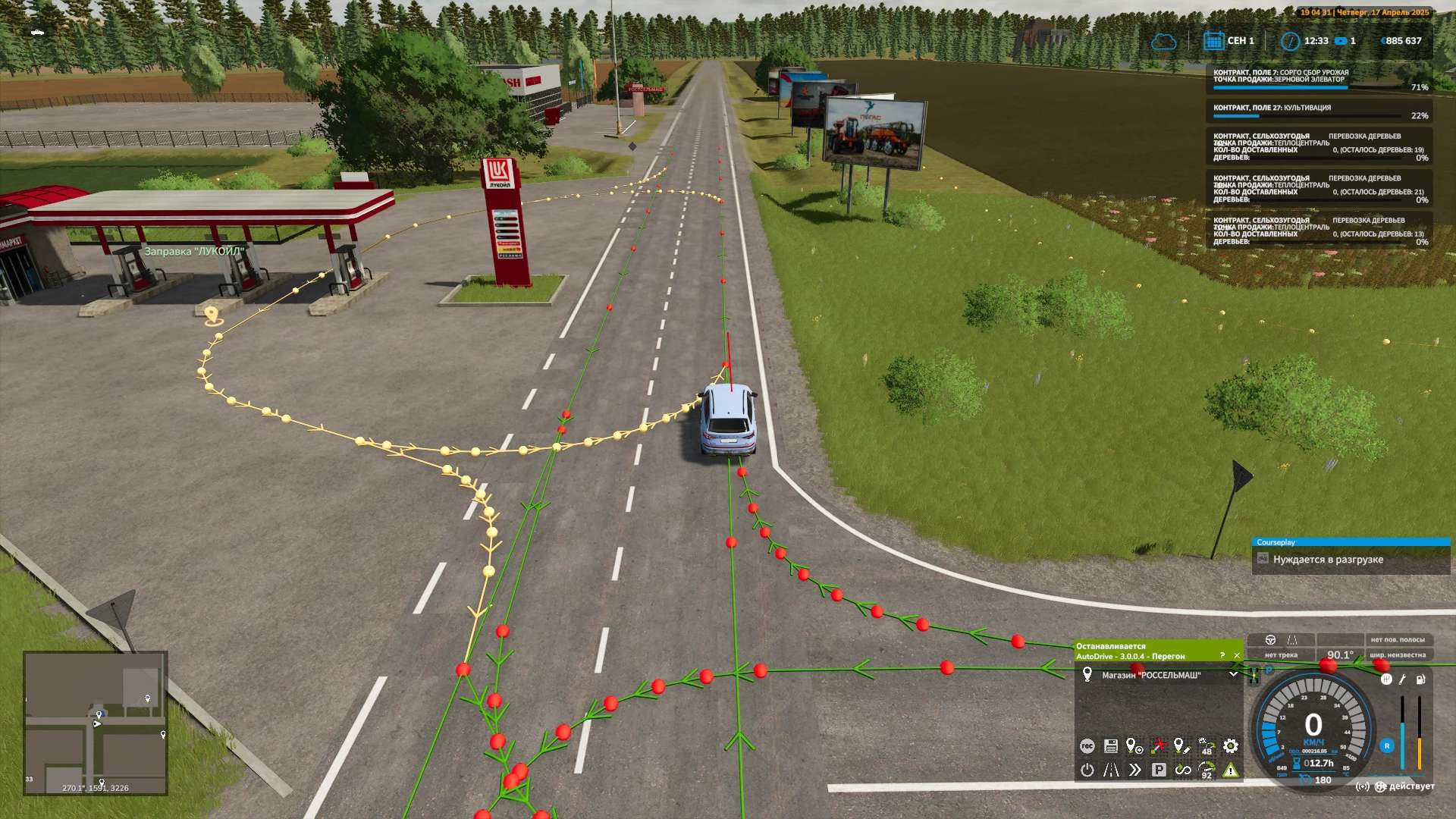1456x819 pixels.
Task: Select the field 27 cultivation contract
Action: coord(1319,111)
